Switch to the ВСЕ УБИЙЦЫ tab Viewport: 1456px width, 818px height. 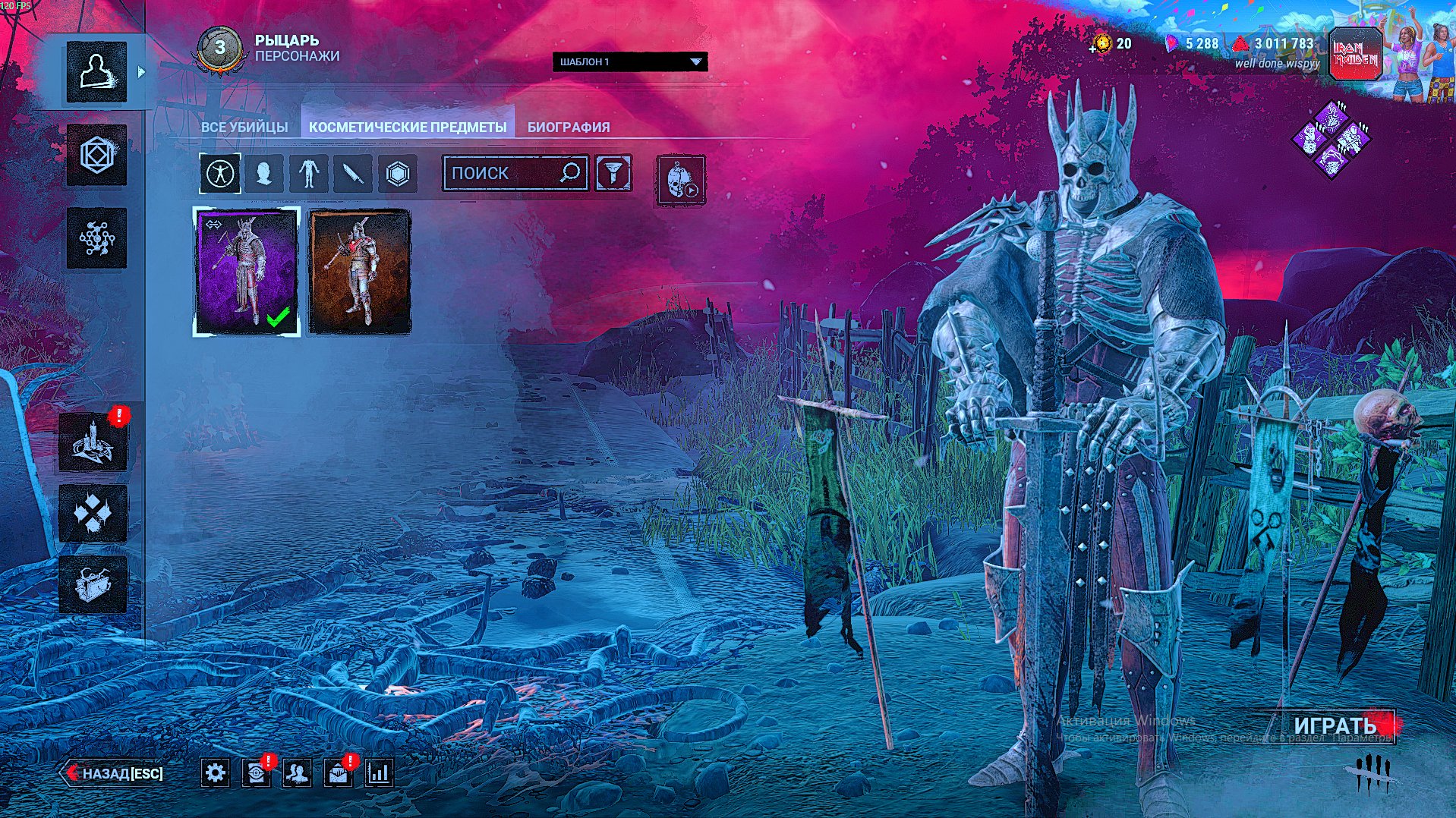coord(244,127)
